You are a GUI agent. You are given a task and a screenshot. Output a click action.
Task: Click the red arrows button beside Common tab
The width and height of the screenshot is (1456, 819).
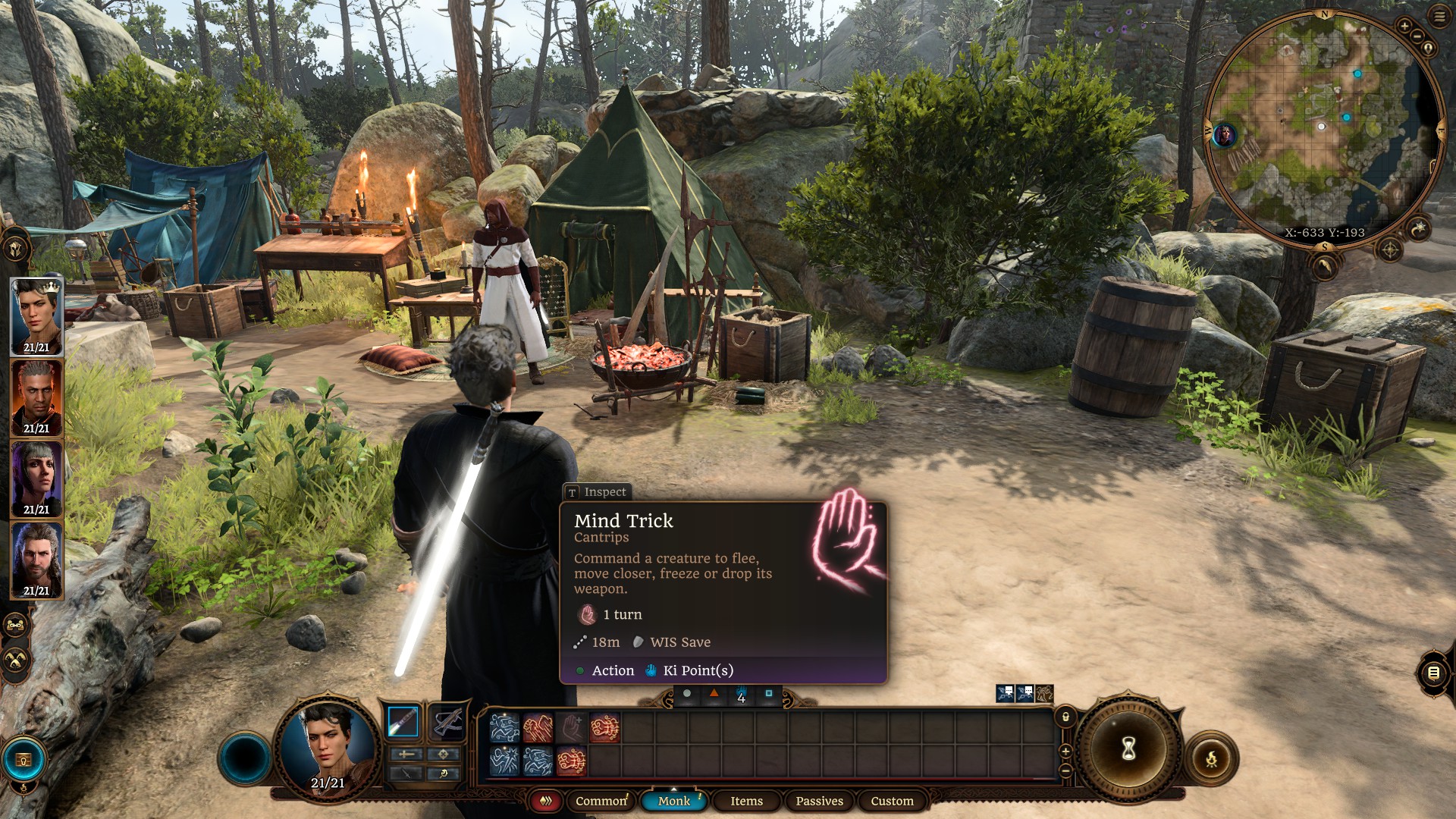point(545,801)
